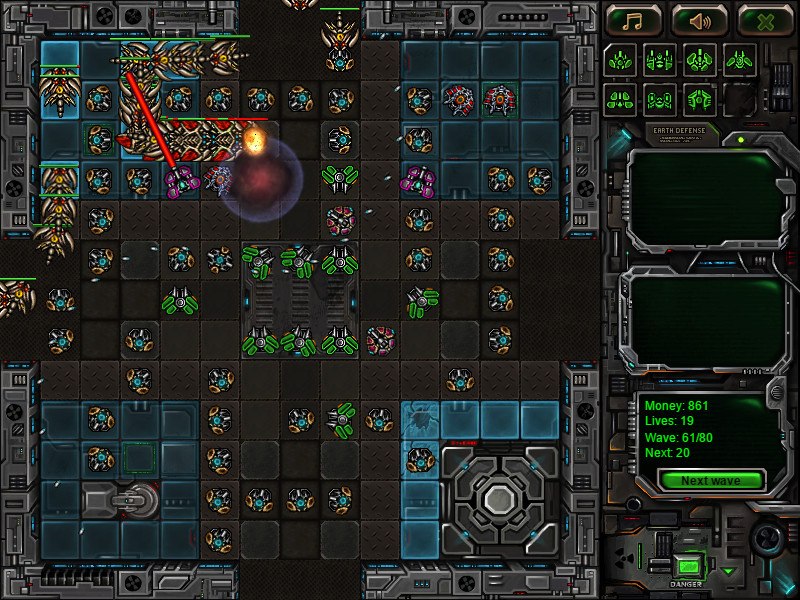Send the next wave early
The width and height of the screenshot is (800, 600).
[709, 481]
